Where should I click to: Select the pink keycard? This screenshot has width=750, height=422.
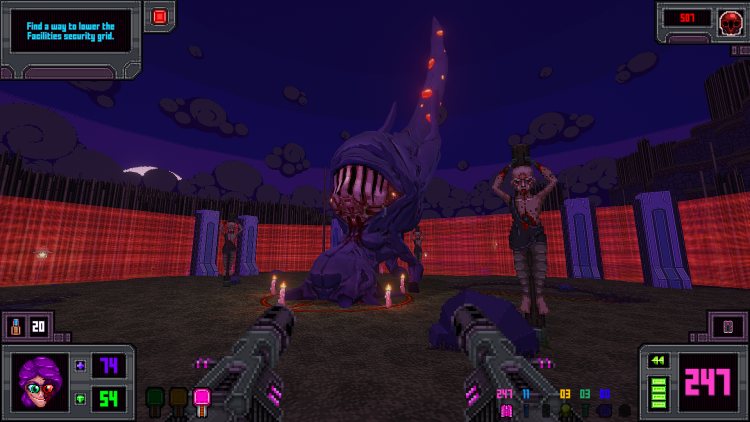coord(200,400)
